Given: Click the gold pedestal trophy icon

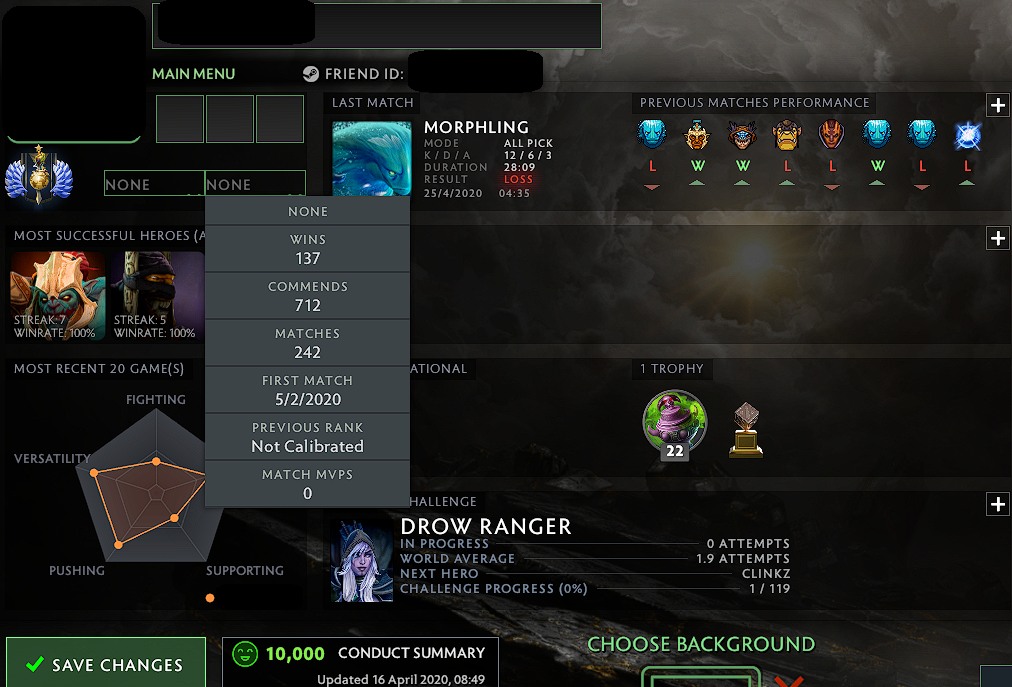Looking at the screenshot, I should coord(746,430).
